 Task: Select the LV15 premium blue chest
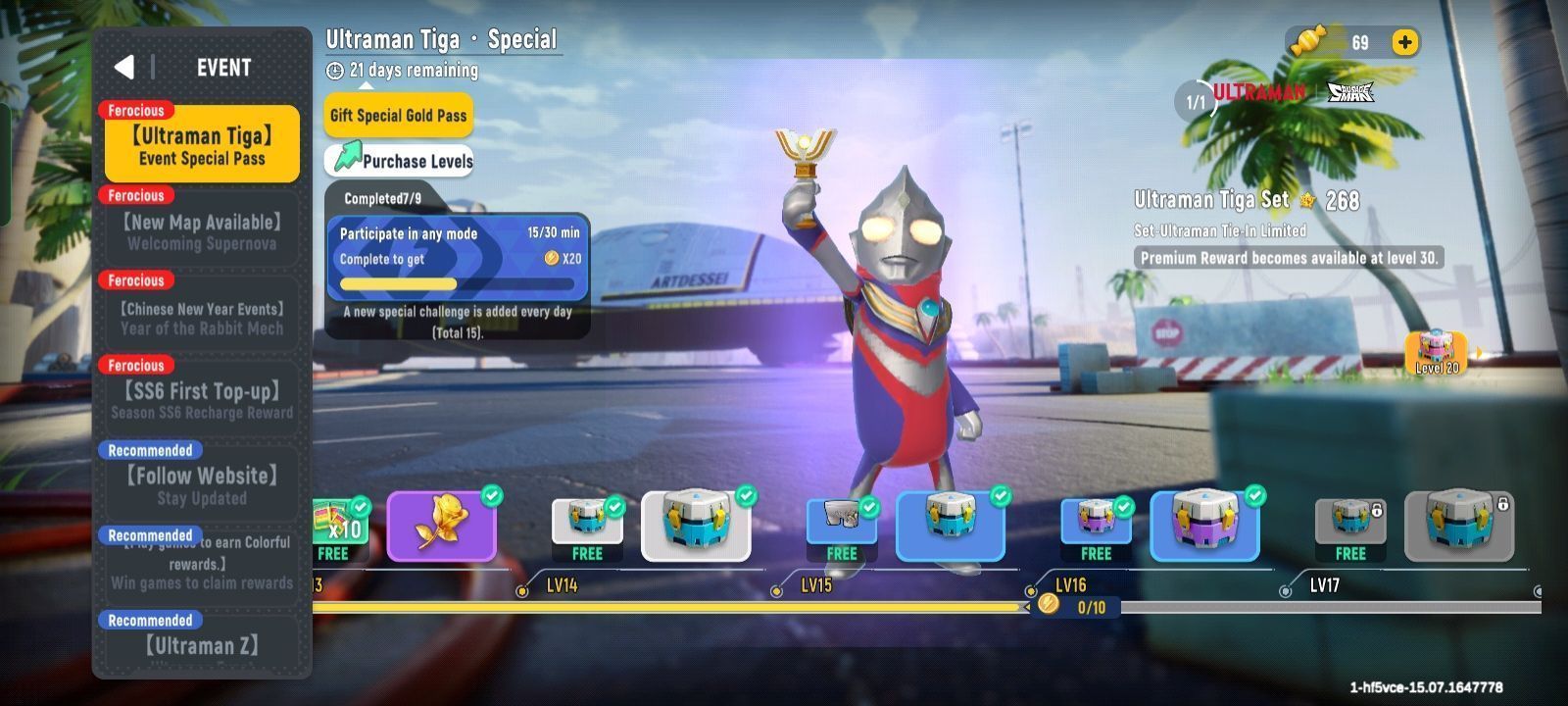(950, 526)
